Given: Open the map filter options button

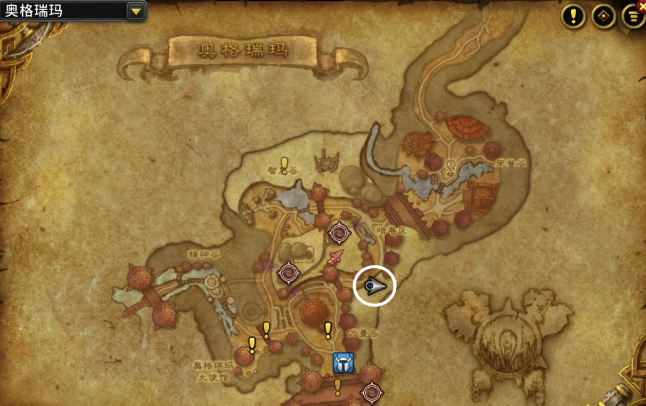Looking at the screenshot, I should coord(633,15).
